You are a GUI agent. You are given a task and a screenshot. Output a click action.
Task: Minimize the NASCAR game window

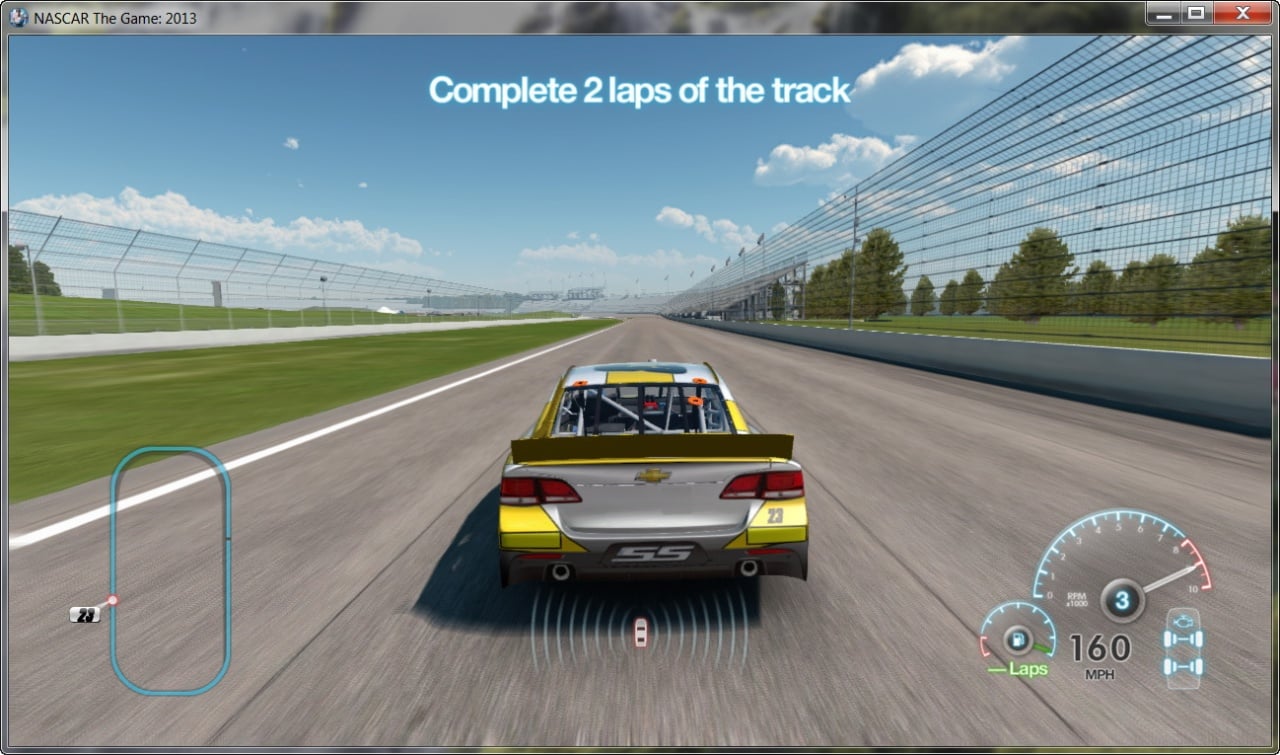(x=1165, y=13)
